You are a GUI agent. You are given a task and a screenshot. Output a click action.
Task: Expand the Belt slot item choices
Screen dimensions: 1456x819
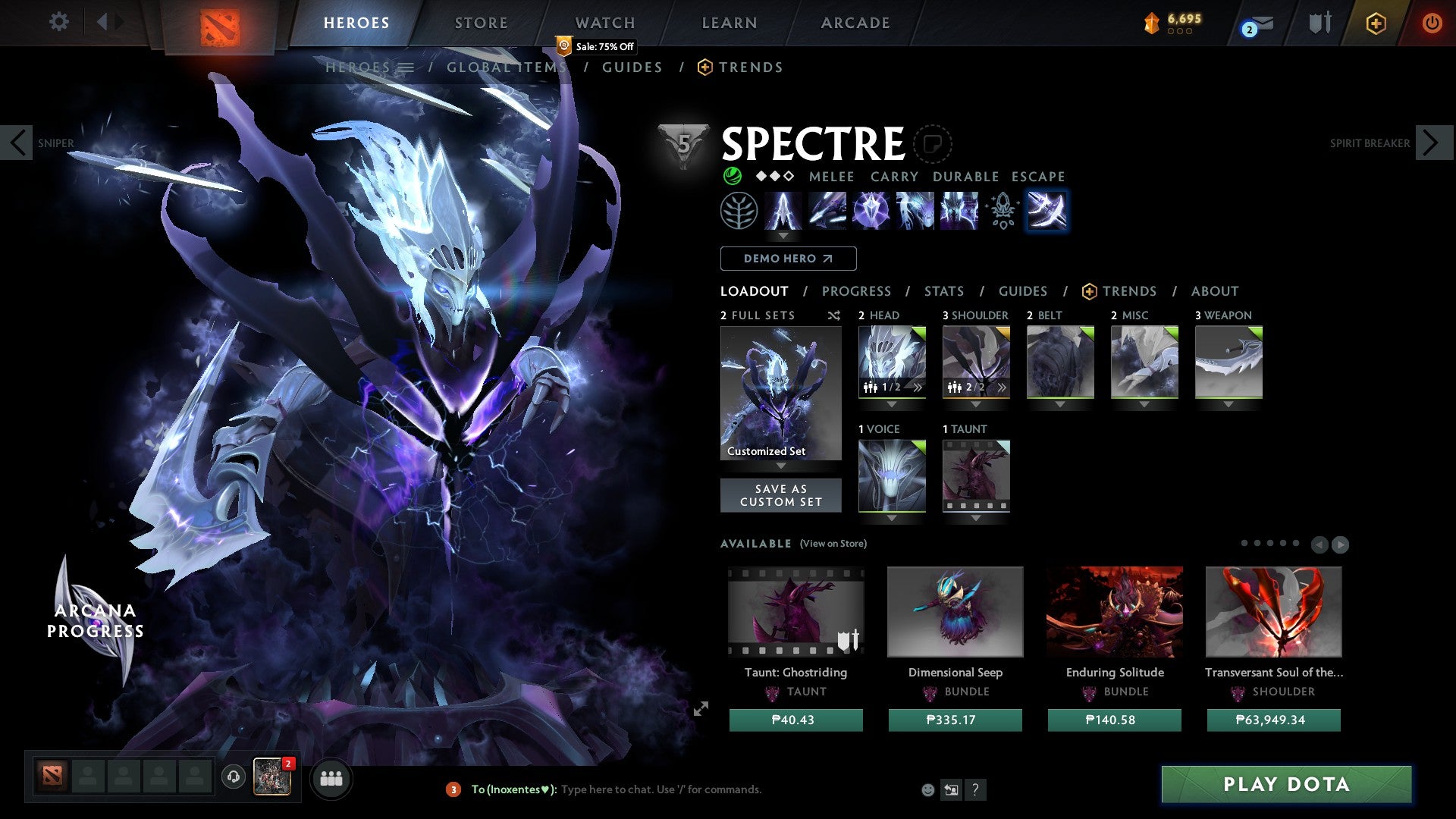(1060, 404)
